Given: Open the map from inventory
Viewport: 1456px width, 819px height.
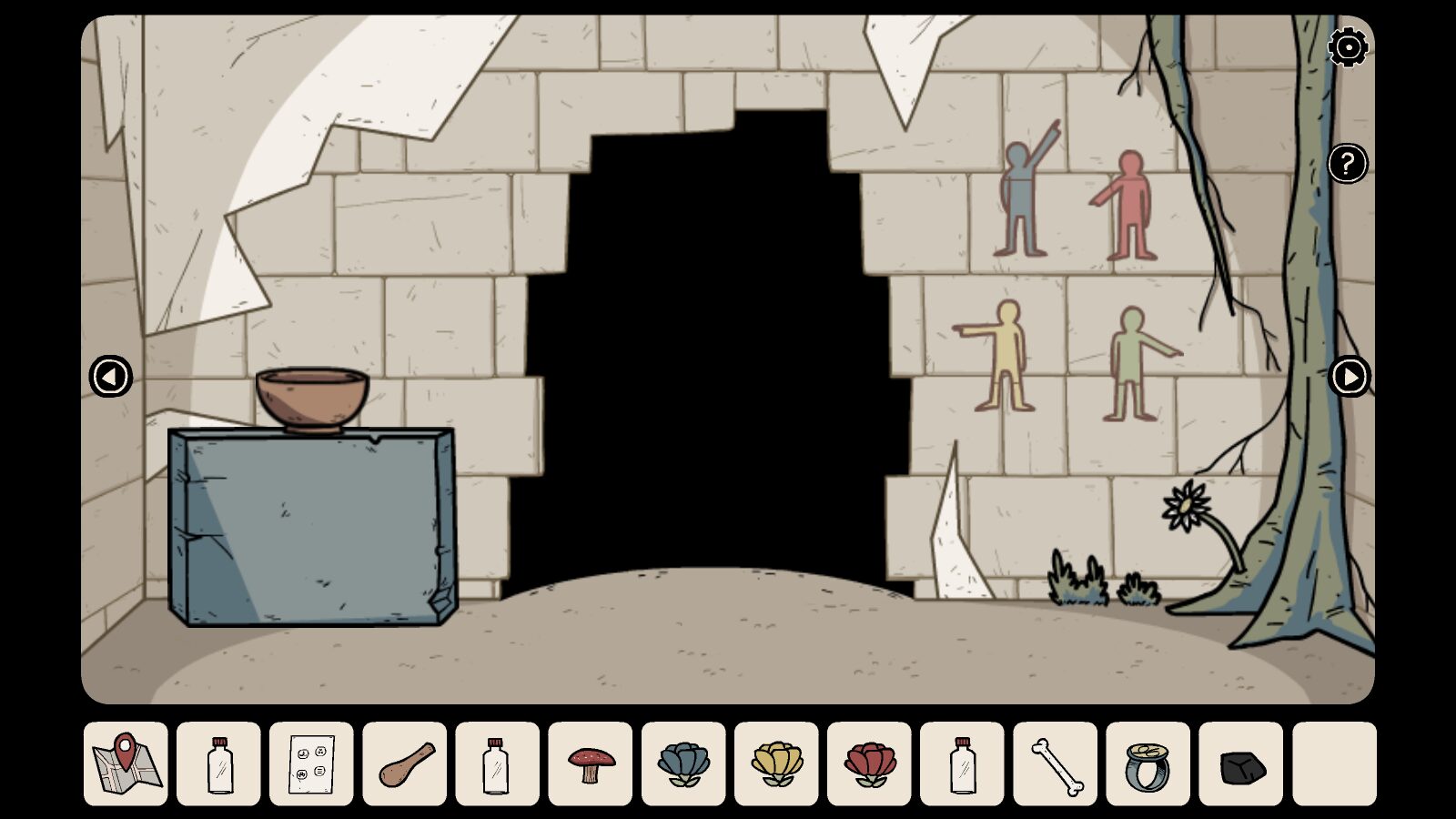Looking at the screenshot, I should [x=126, y=763].
